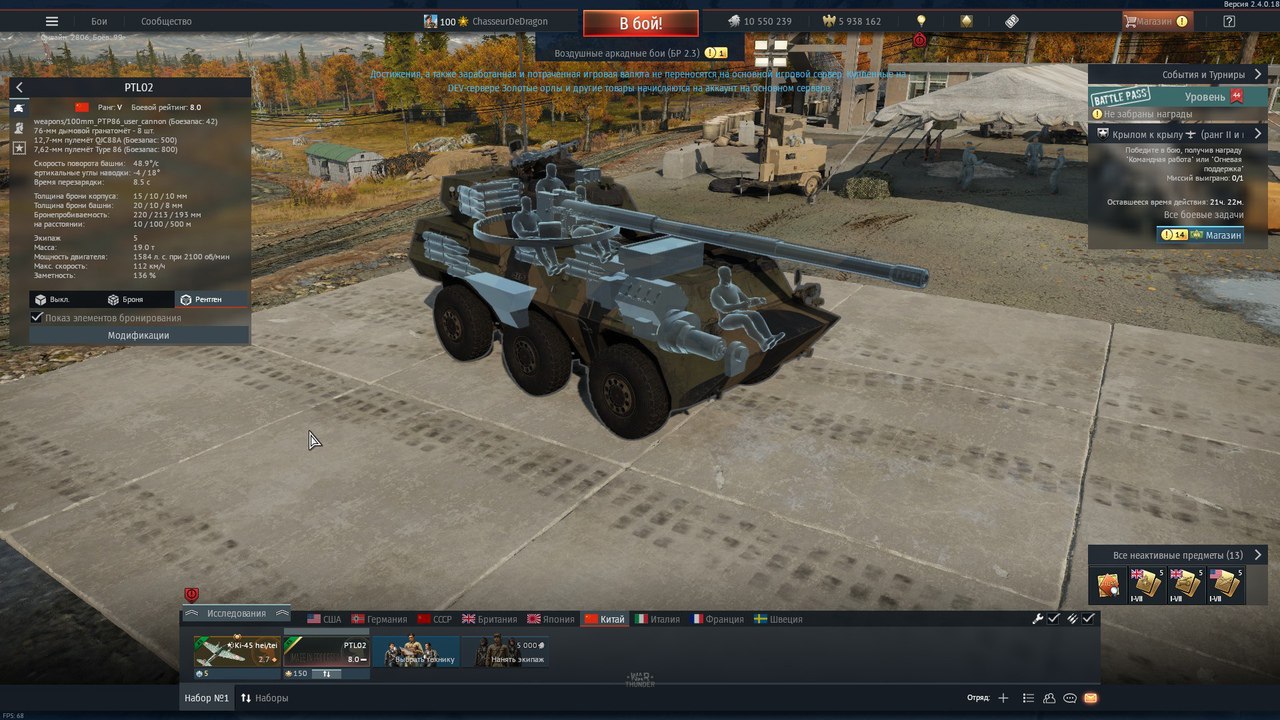Open the «Магазин» shop in the top bar
Image resolution: width=1280 pixels, height=720 pixels.
pos(1158,21)
